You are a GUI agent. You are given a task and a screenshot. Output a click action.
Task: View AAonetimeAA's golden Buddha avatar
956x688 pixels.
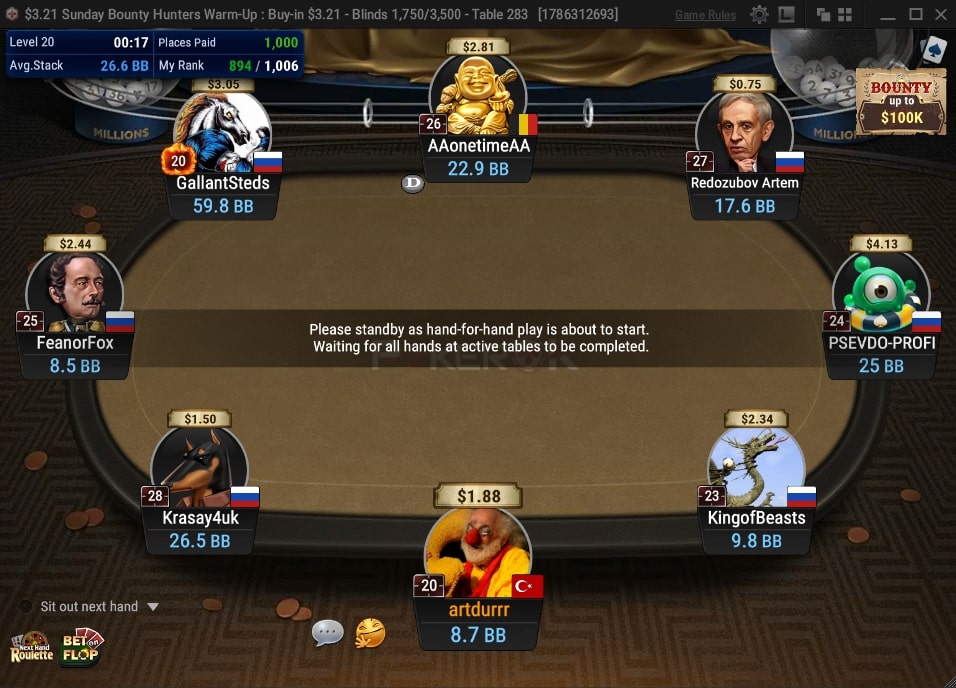pos(477,97)
